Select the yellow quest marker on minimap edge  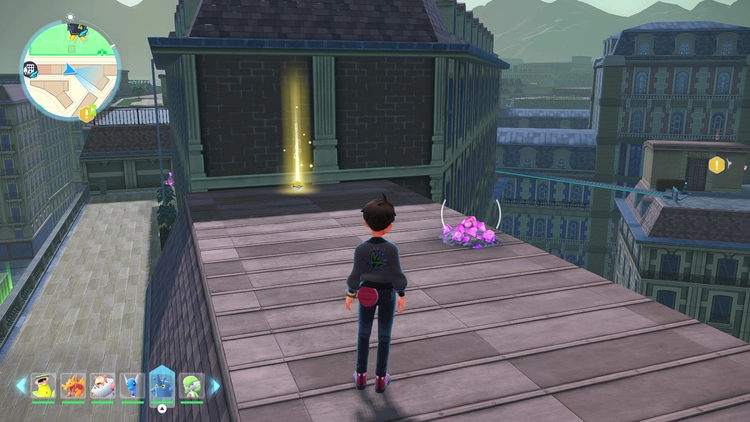click(x=87, y=113)
